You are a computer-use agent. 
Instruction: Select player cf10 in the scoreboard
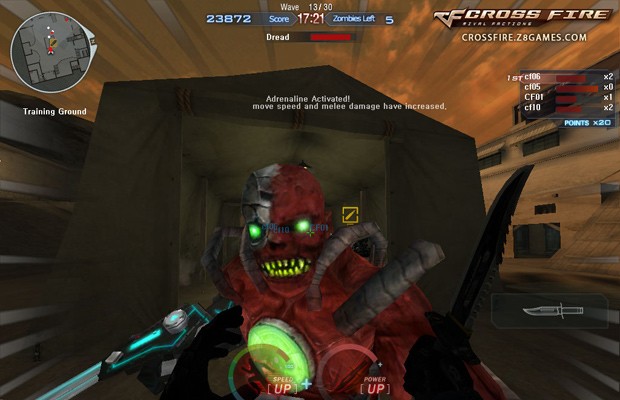click(533, 108)
